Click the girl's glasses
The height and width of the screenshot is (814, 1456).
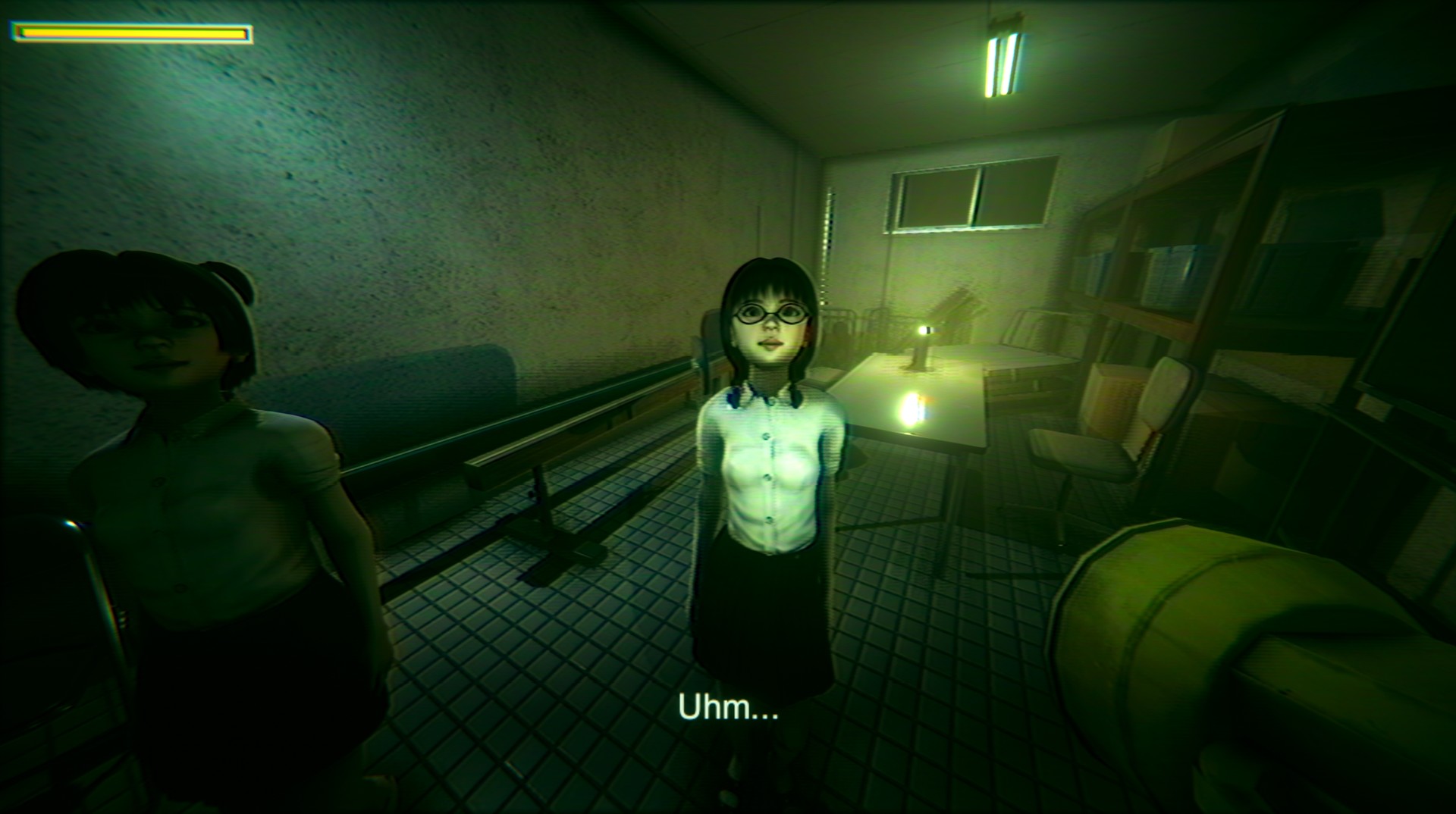(x=768, y=316)
